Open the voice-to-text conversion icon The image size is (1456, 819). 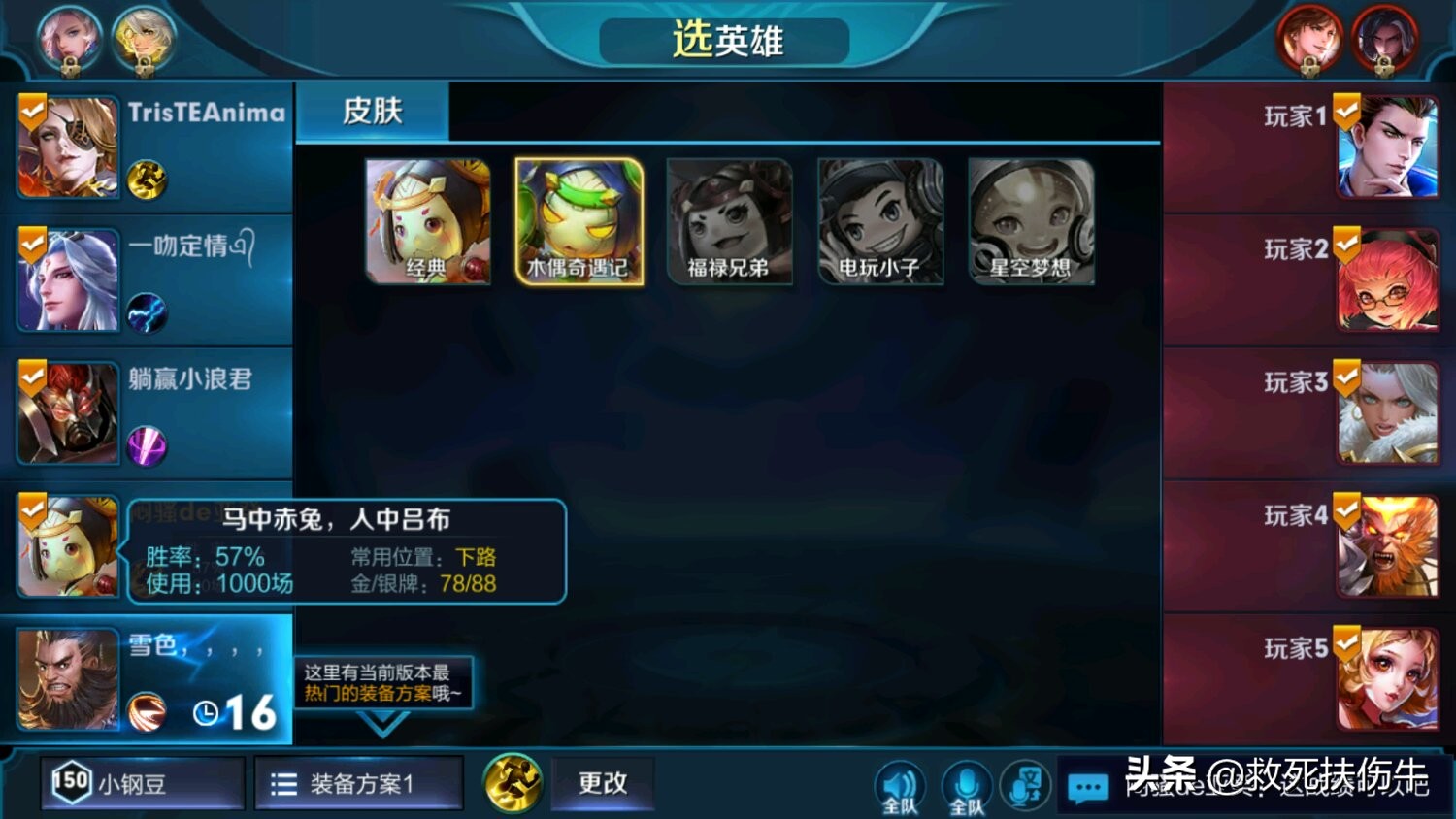(x=1025, y=784)
